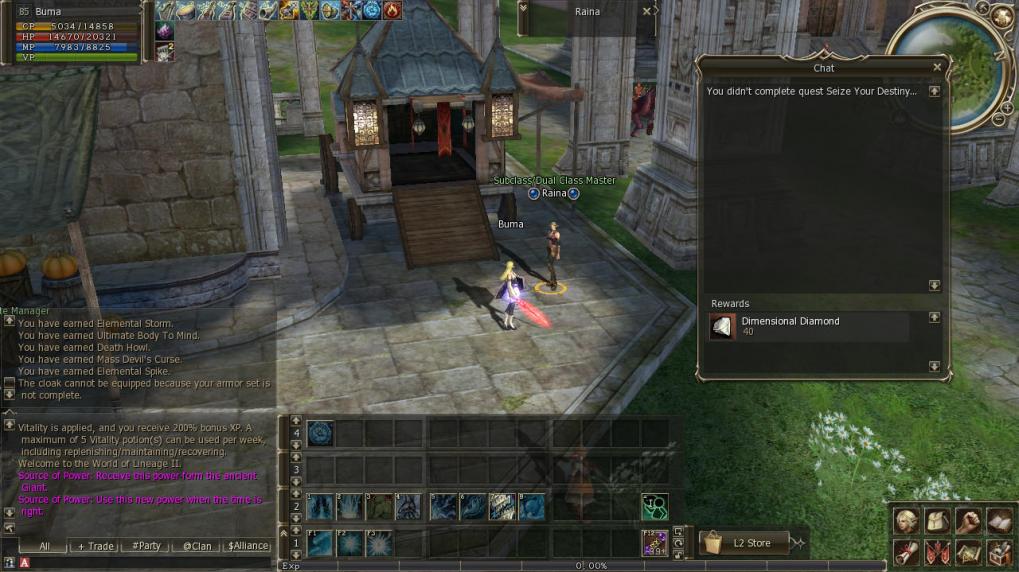The width and height of the screenshot is (1019, 572).
Task: Zoom out the minimap with minus button
Action: click(996, 120)
